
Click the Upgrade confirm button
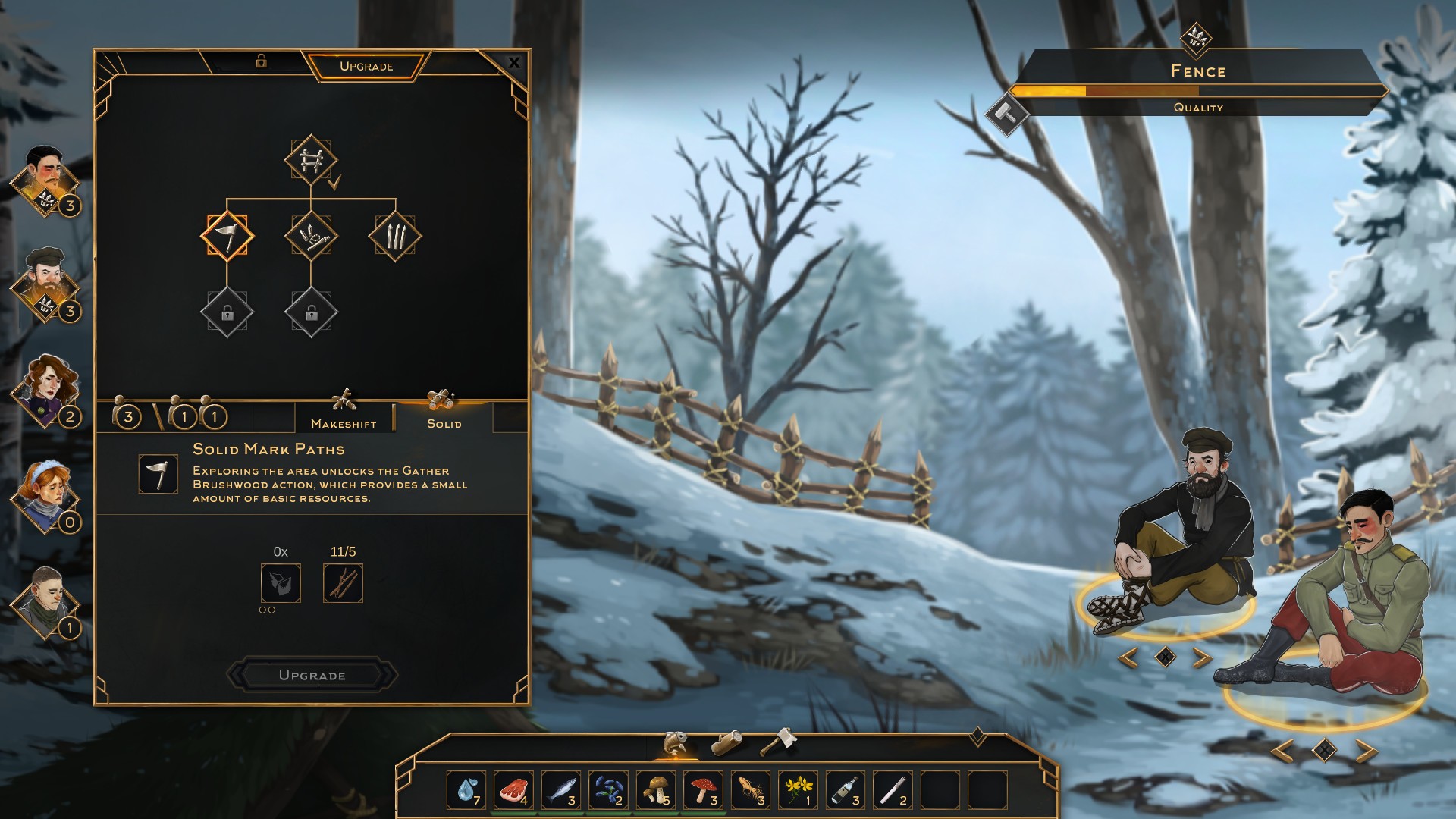312,675
